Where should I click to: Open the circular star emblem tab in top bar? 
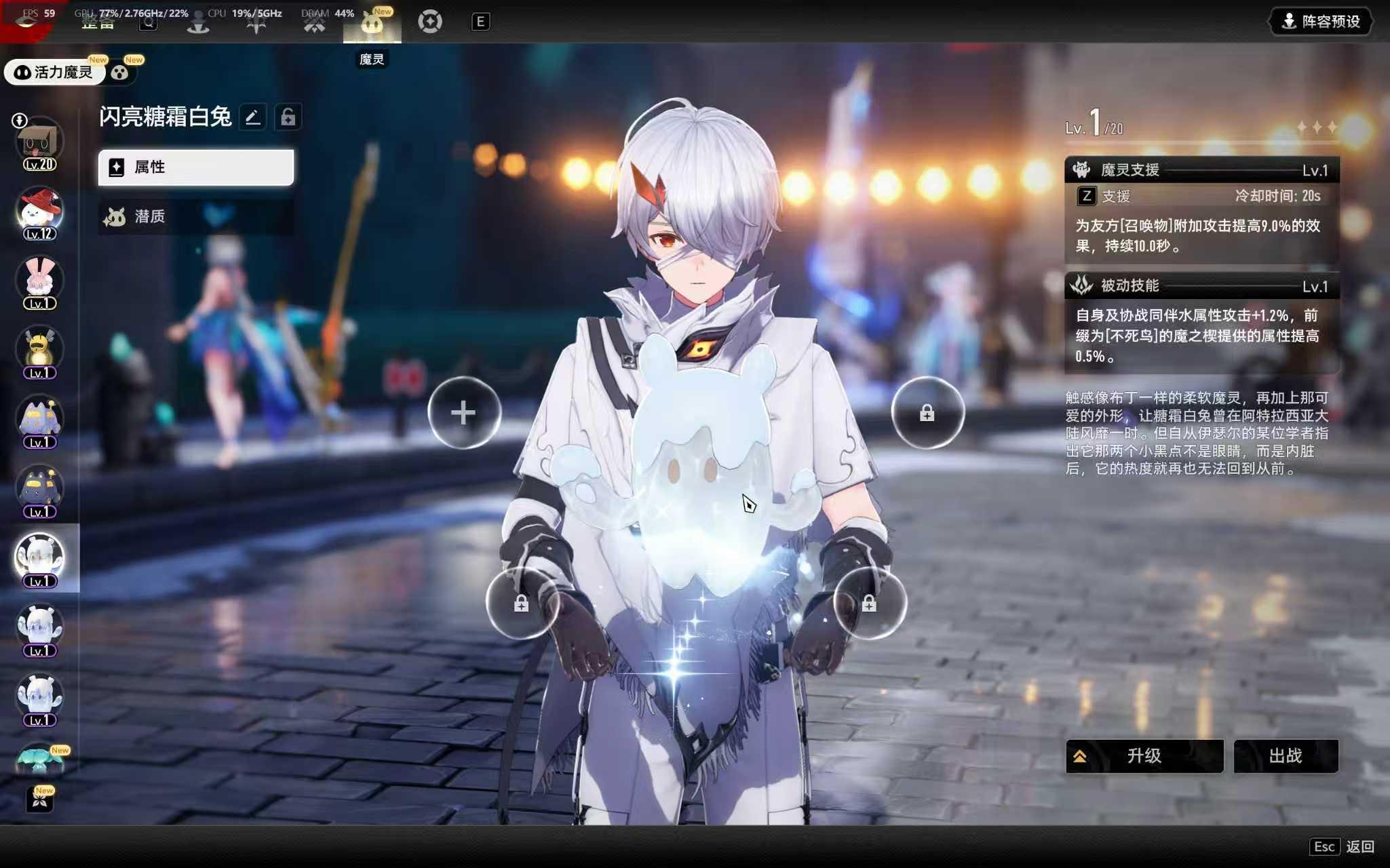pyautogui.click(x=430, y=22)
